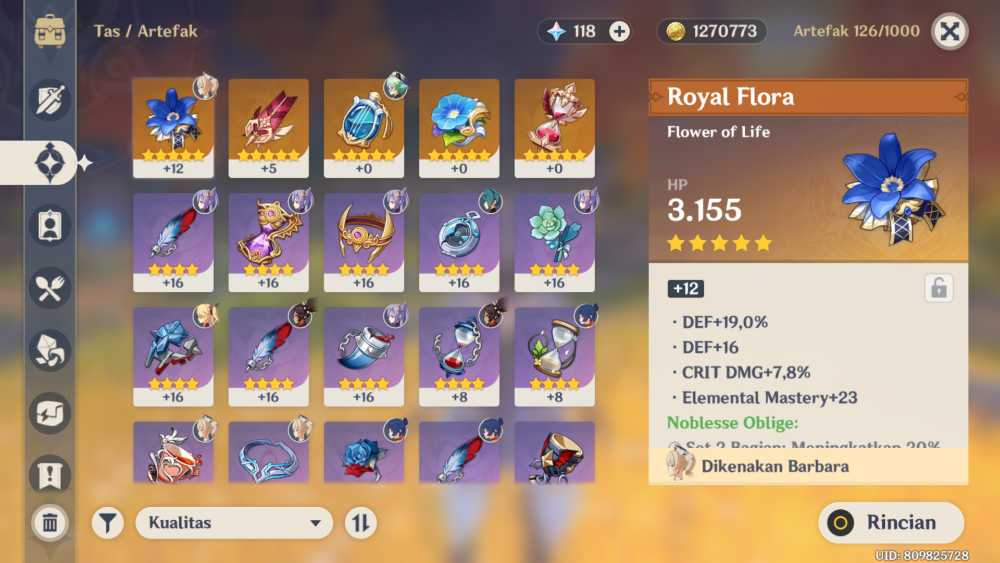
Task: Open the Rincian details button
Action: [891, 522]
